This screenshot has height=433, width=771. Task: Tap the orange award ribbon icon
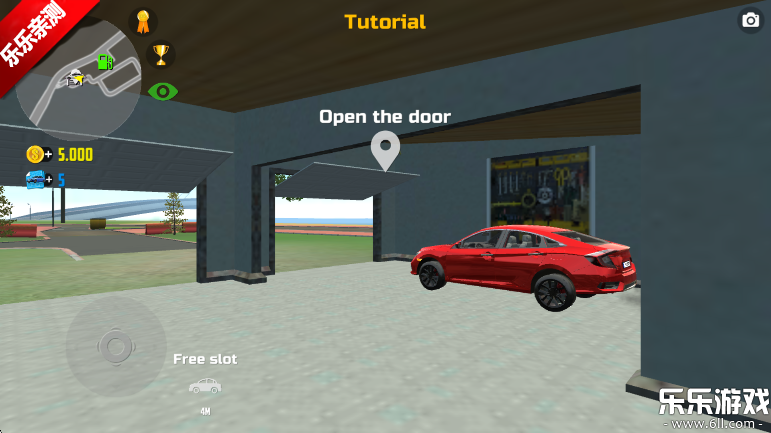pyautogui.click(x=143, y=20)
